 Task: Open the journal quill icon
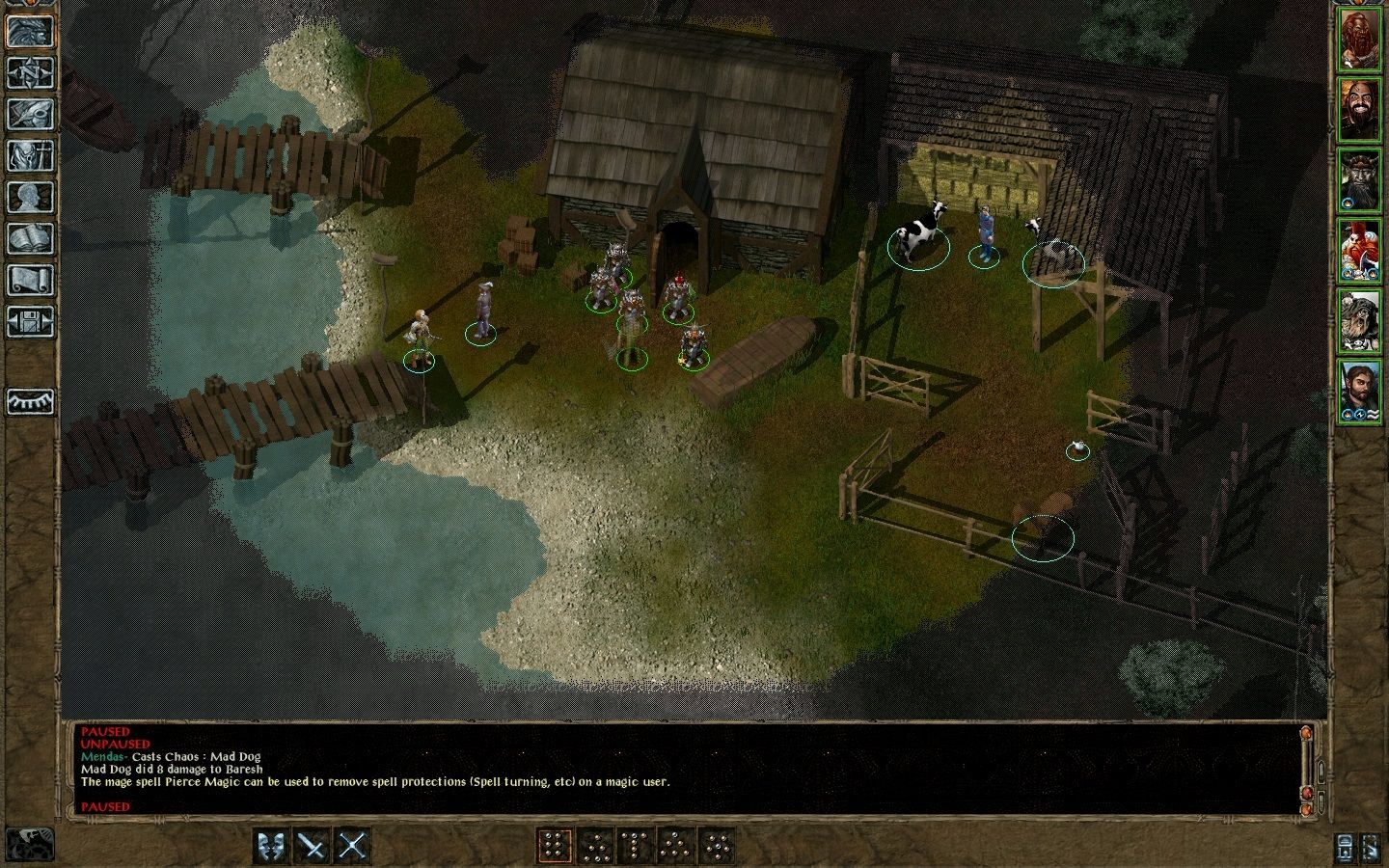30,115
